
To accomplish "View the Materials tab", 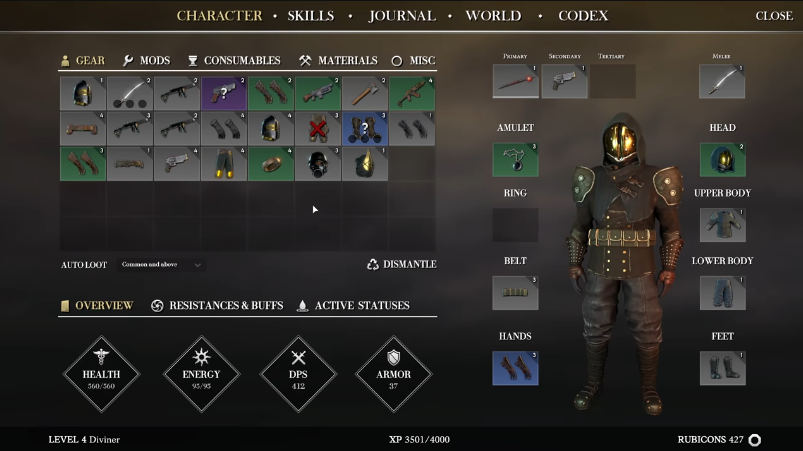I will tap(338, 61).
